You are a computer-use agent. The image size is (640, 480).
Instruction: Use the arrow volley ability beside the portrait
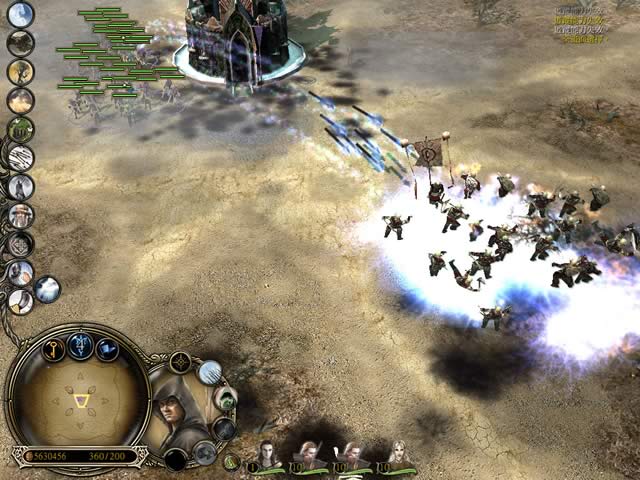click(210, 372)
